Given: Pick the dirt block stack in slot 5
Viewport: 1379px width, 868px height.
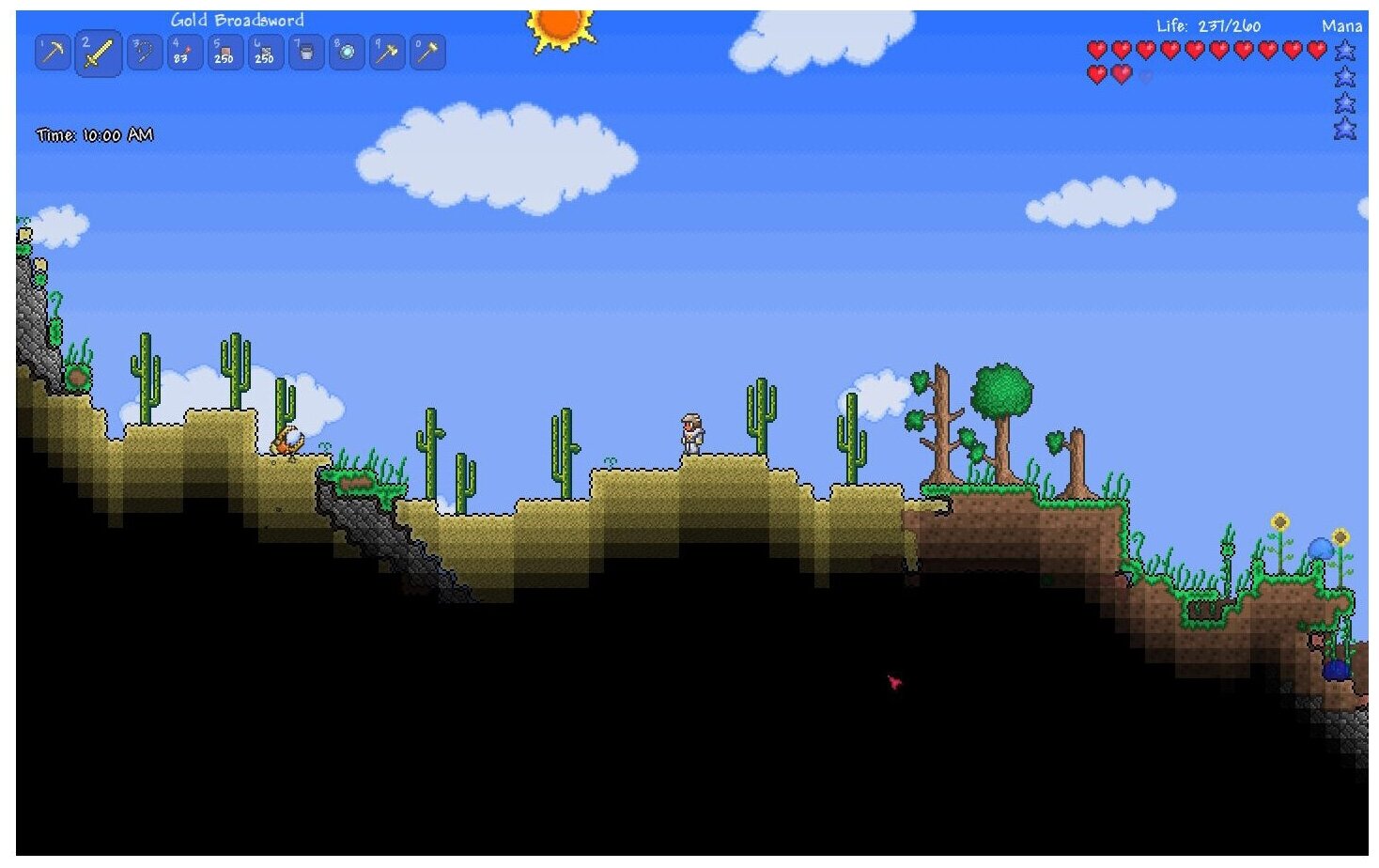Looking at the screenshot, I should 225,53.
